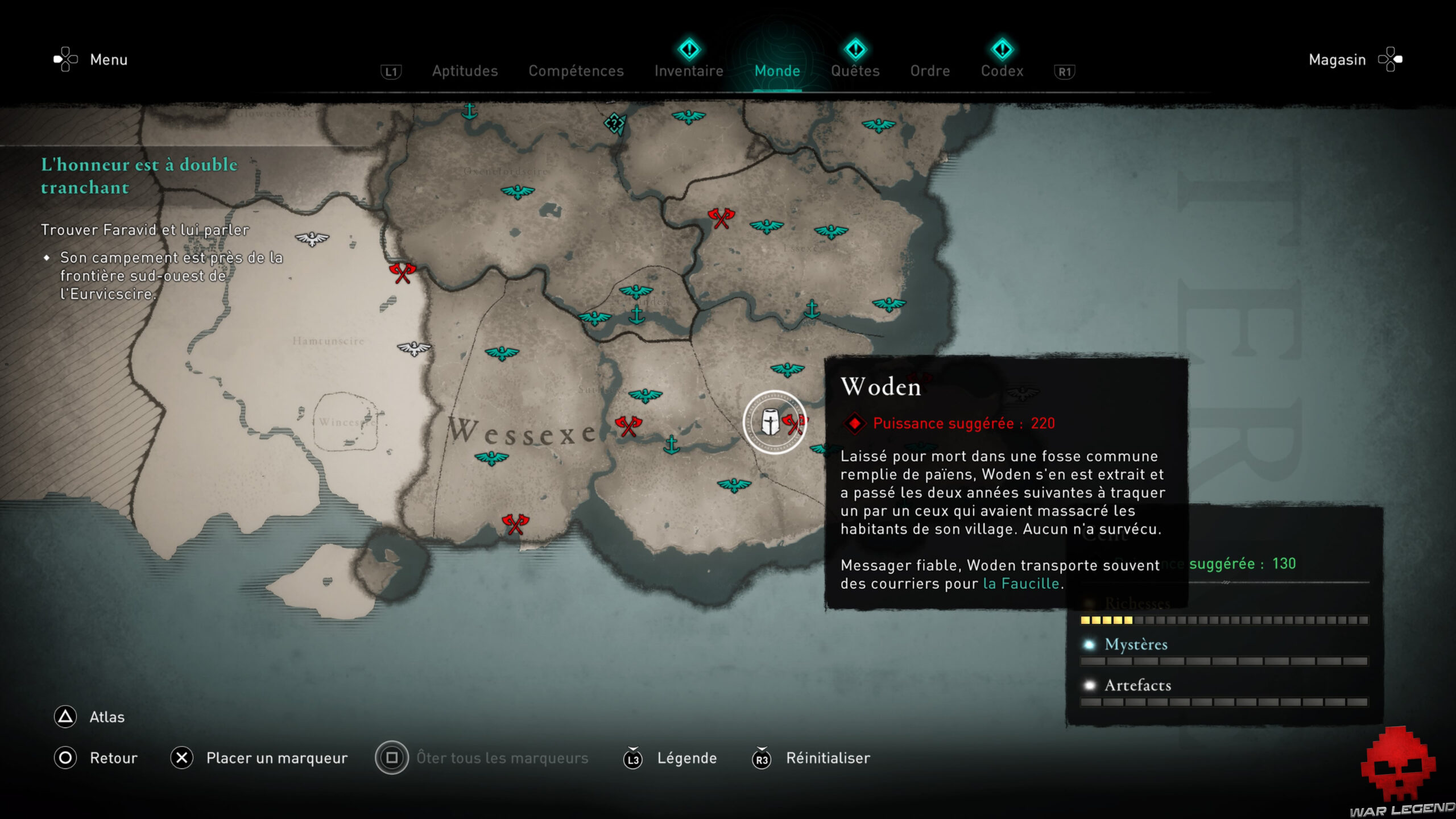Open the Magasin menu
1456x819 pixels.
(x=1337, y=60)
